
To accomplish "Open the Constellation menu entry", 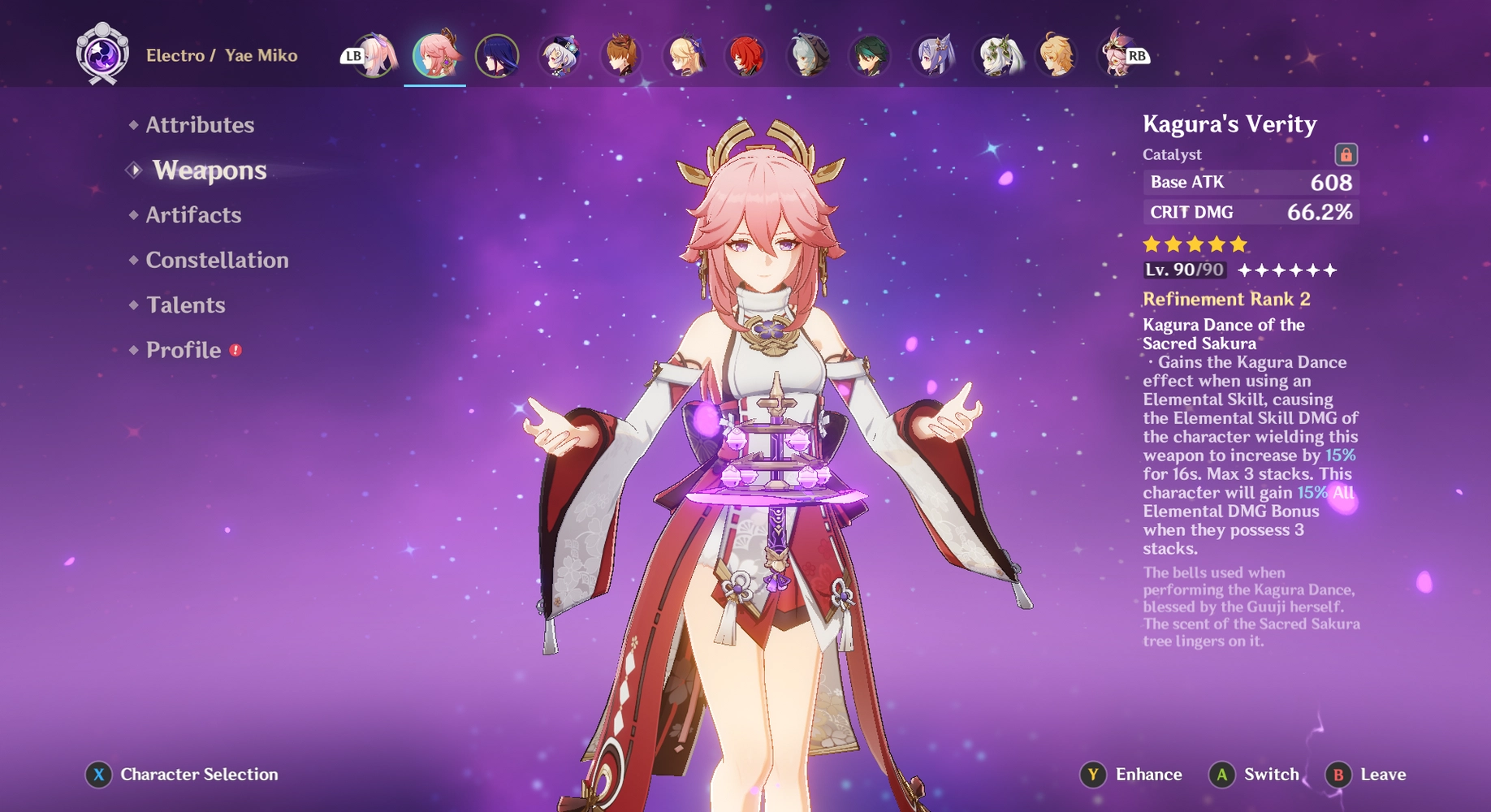I will pos(216,260).
